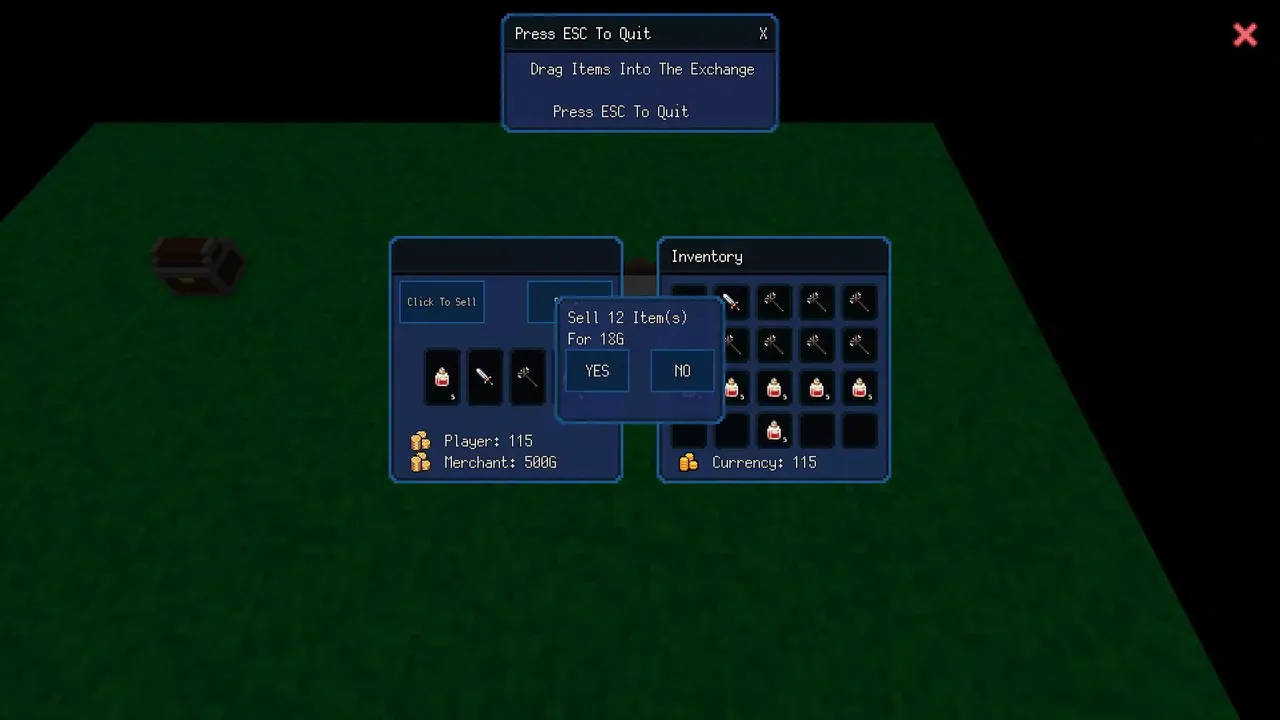Click the gold coins beside Currency: 115
The image size is (1280, 720).
690,462
